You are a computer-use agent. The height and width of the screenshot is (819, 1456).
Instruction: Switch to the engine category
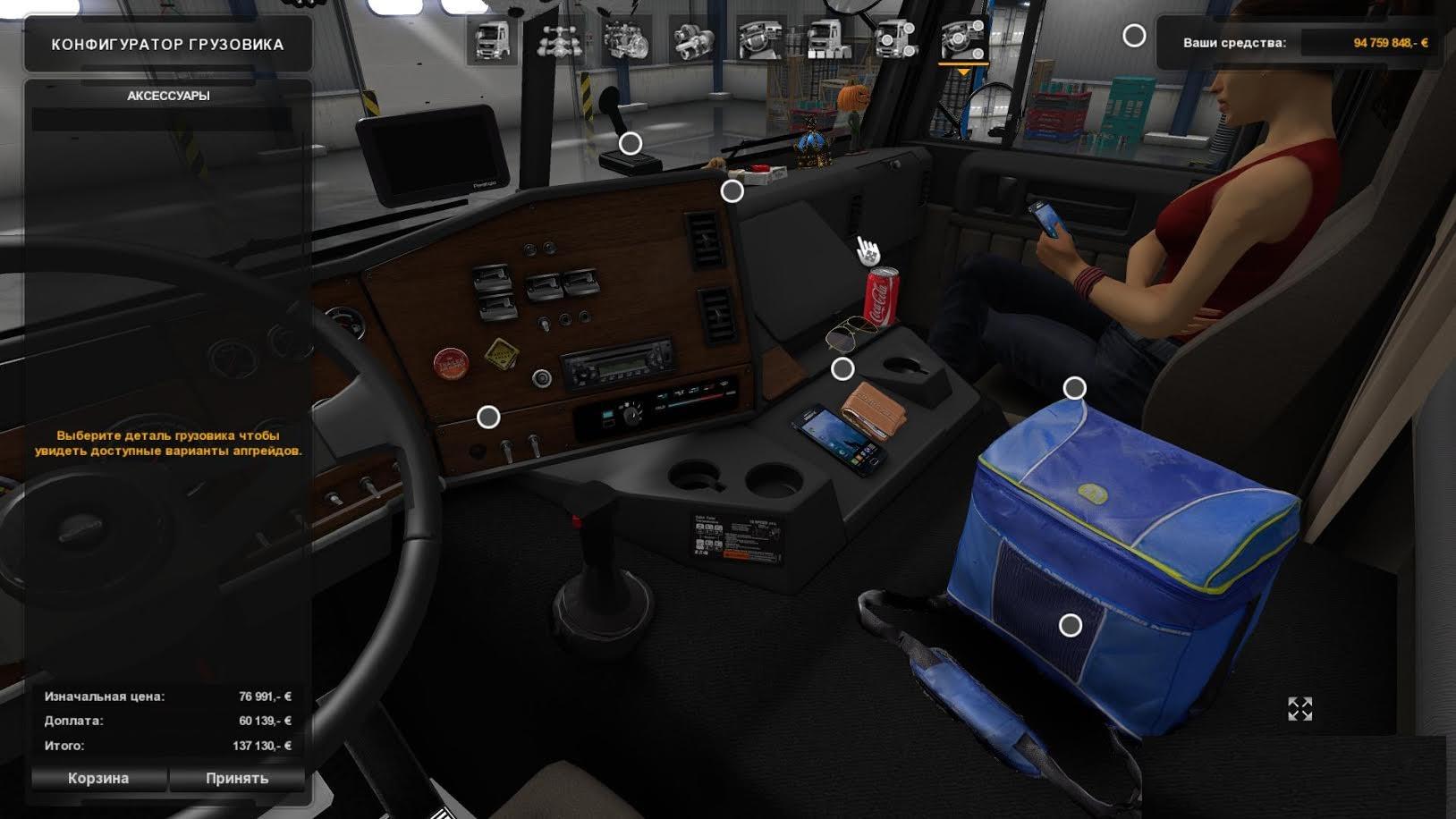point(626,40)
